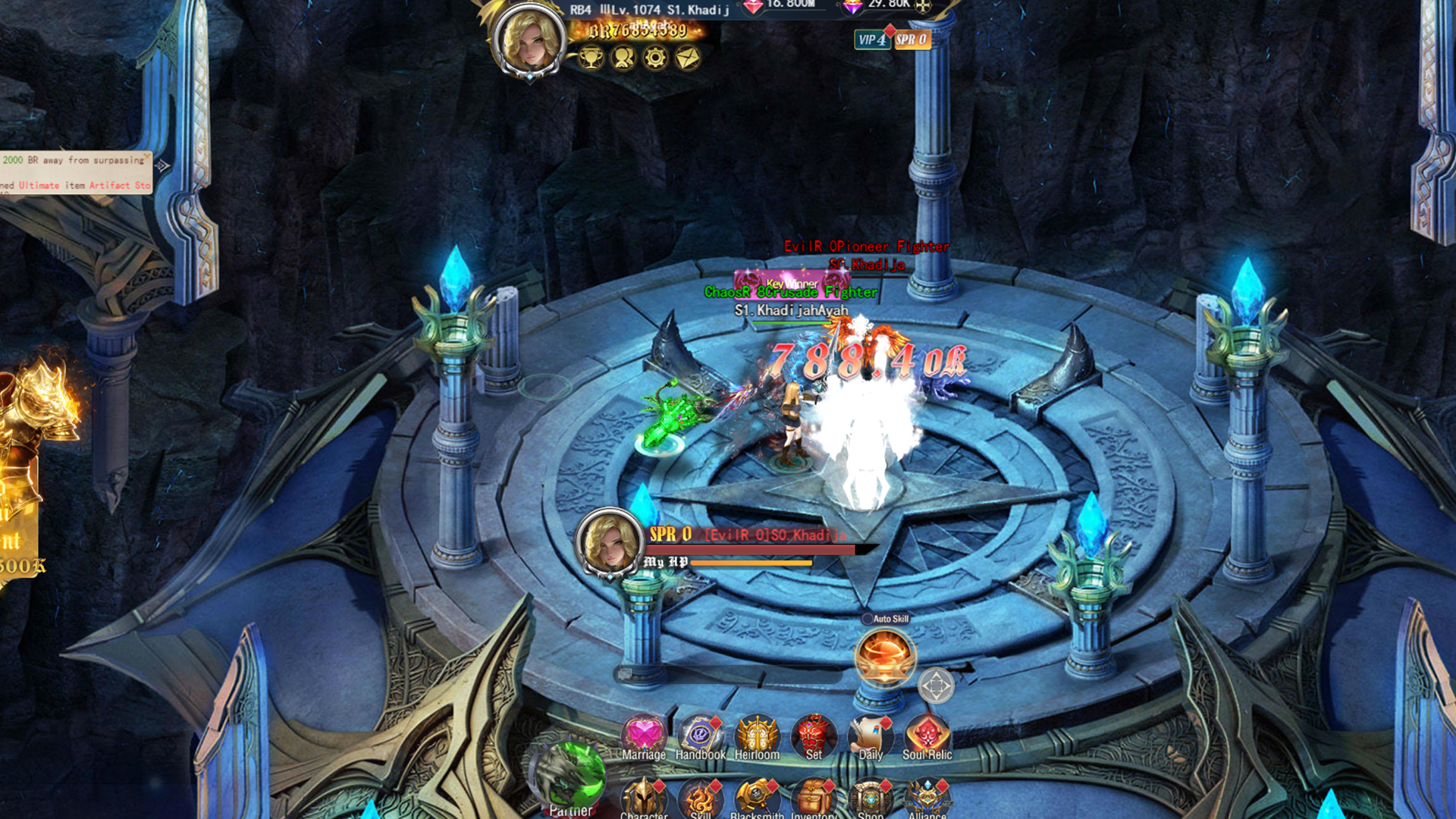Open the trophy rankings icon
This screenshot has height=819, width=1456.
tap(591, 58)
